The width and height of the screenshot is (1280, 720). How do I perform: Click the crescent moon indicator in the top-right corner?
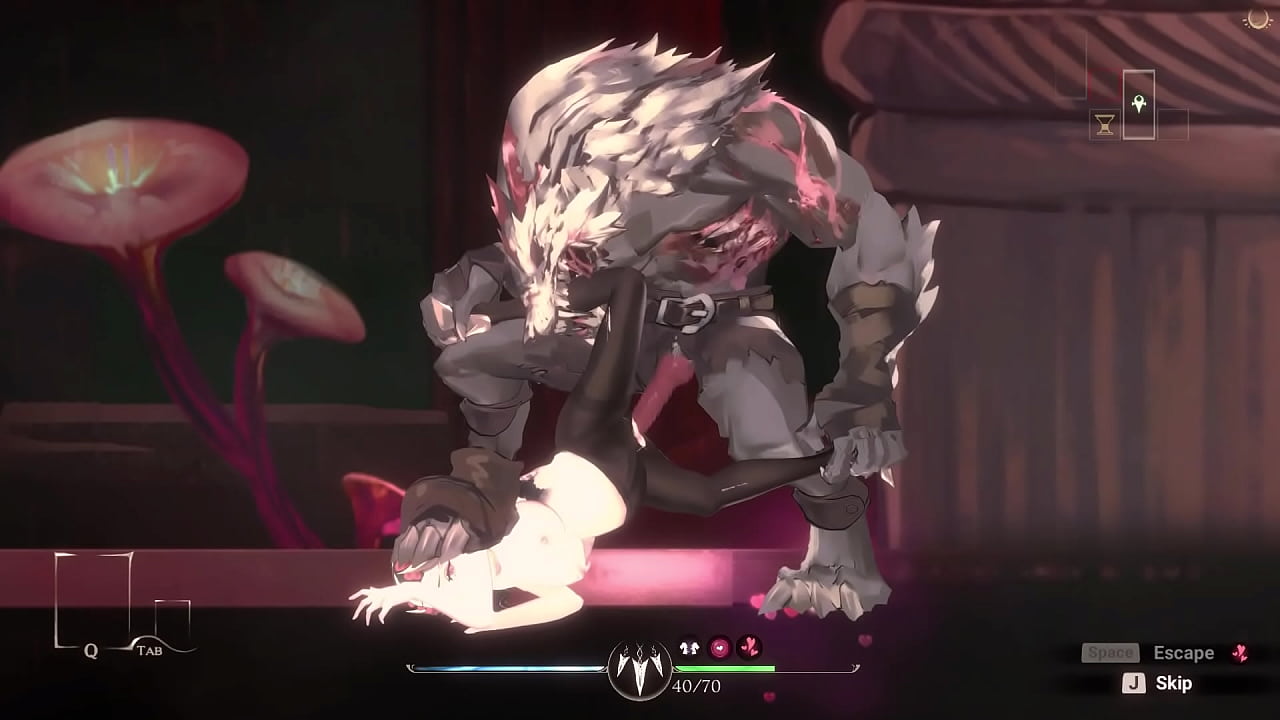point(1258,19)
